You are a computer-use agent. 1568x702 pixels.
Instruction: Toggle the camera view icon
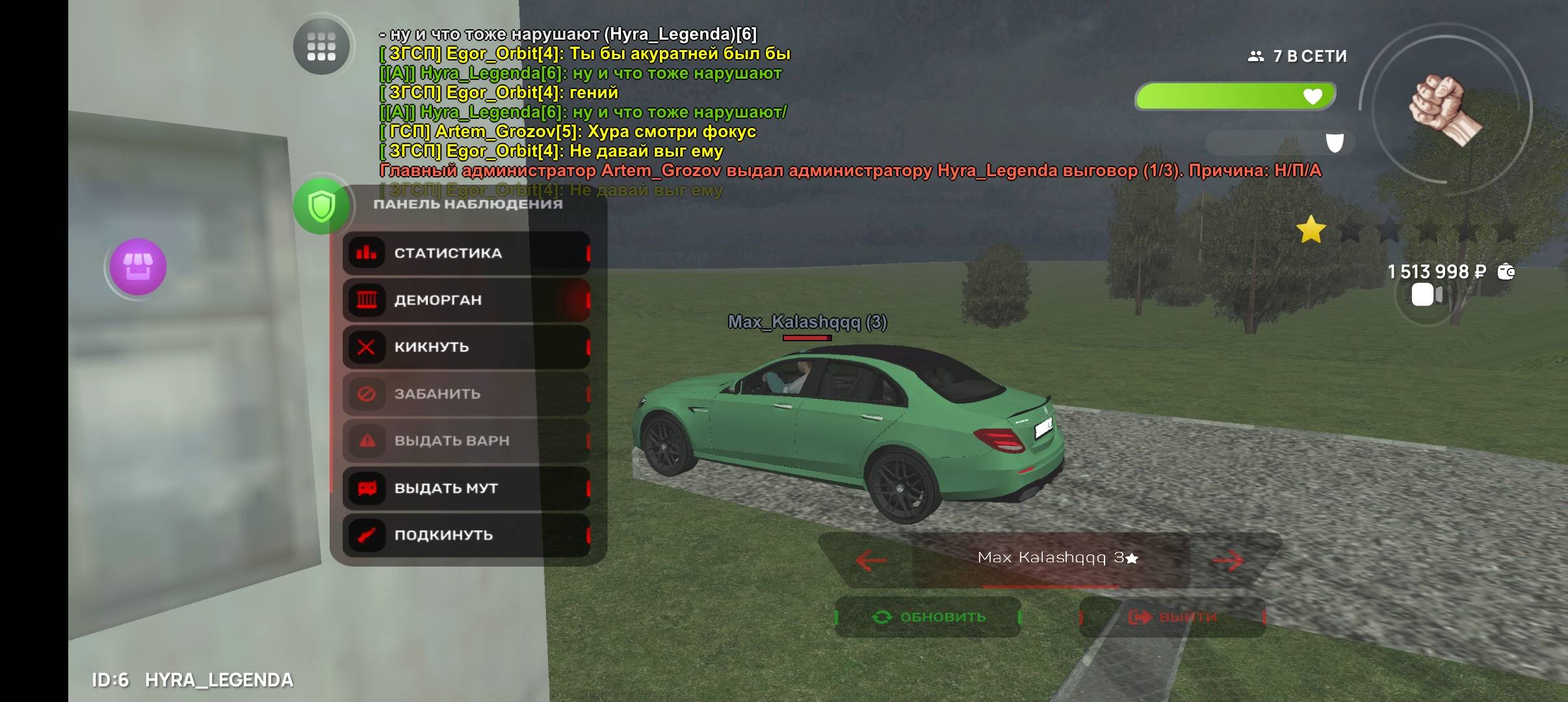pyautogui.click(x=1426, y=295)
